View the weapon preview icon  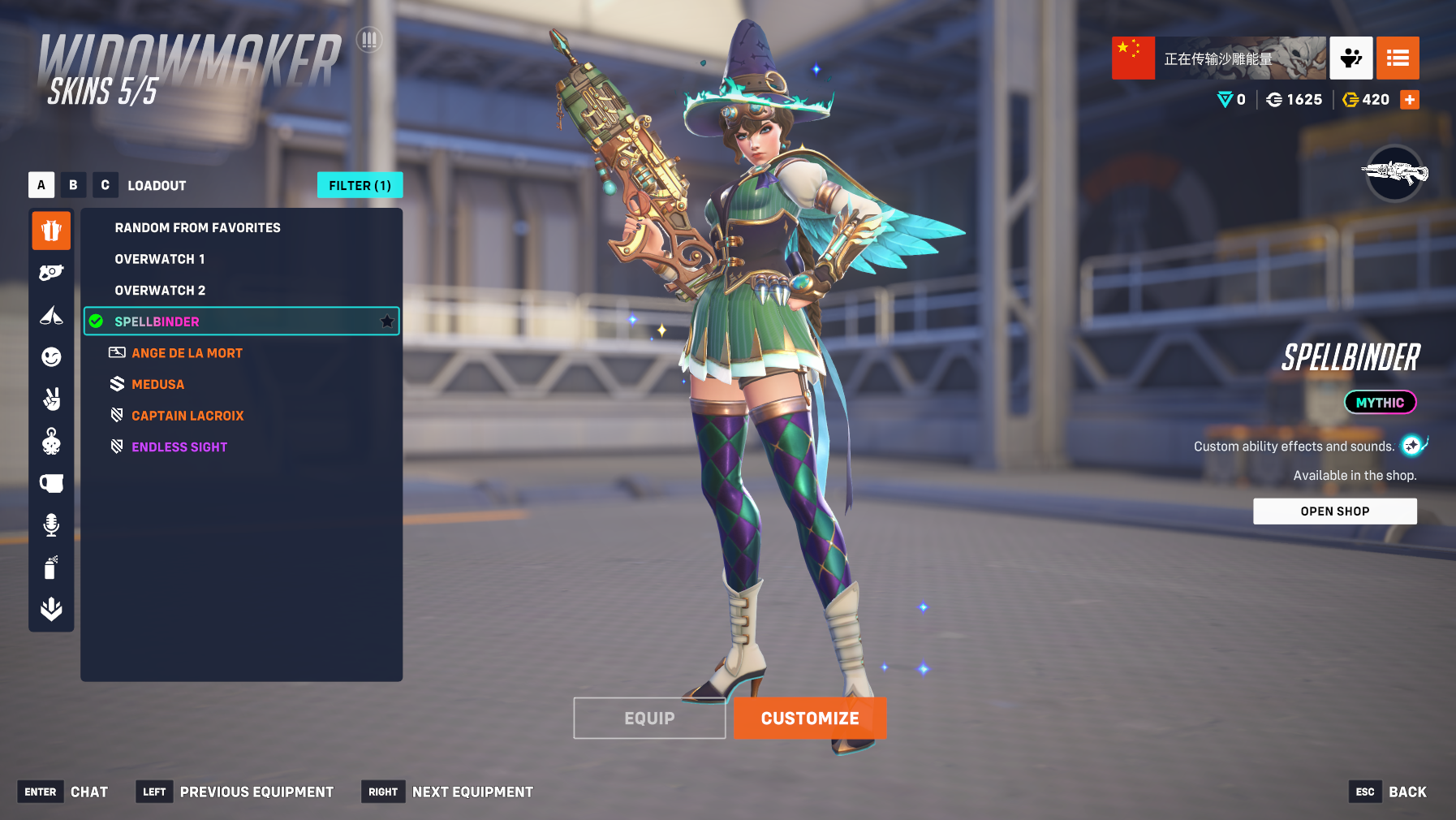tap(1394, 173)
